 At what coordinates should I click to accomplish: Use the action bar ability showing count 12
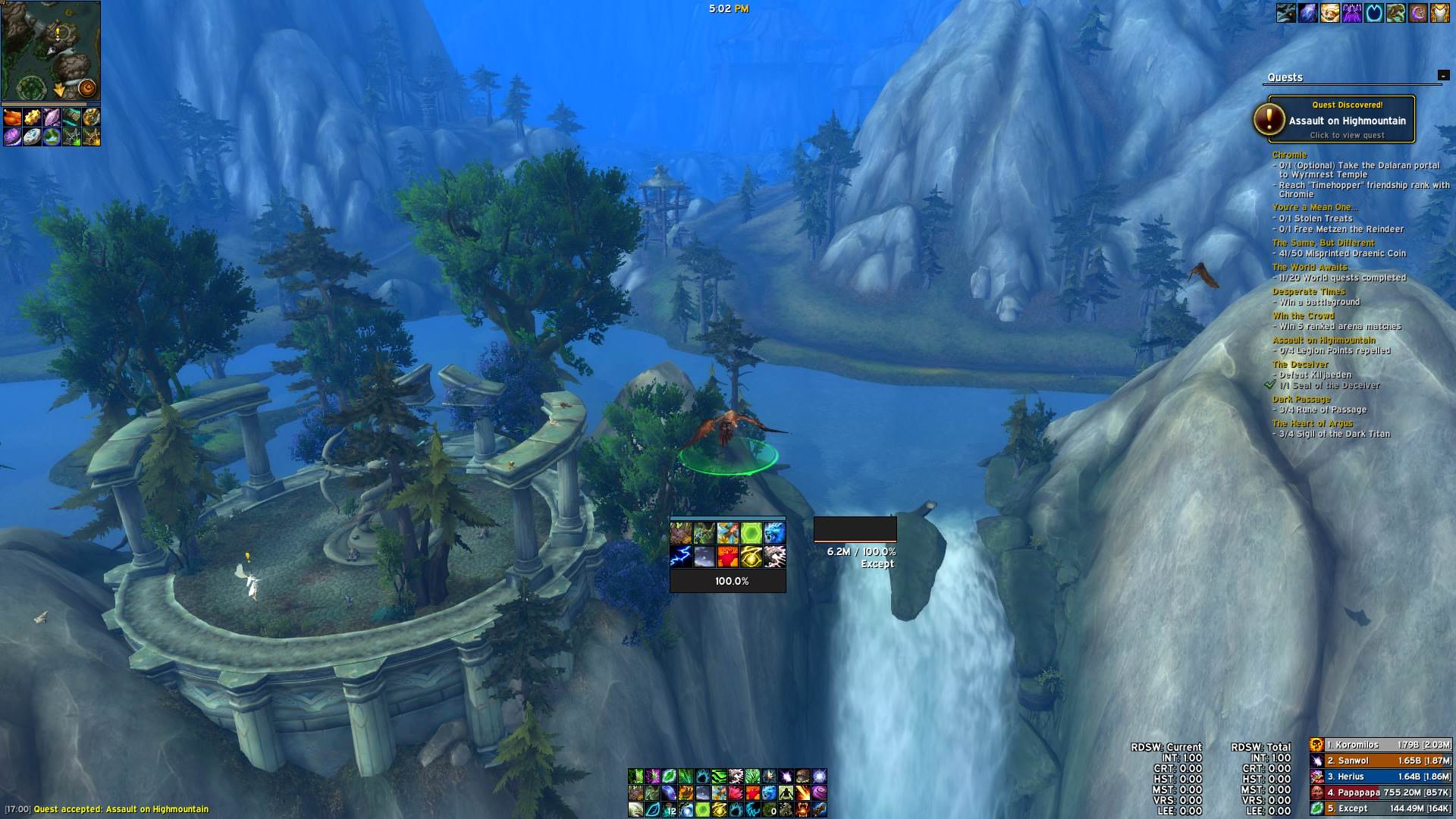click(669, 809)
